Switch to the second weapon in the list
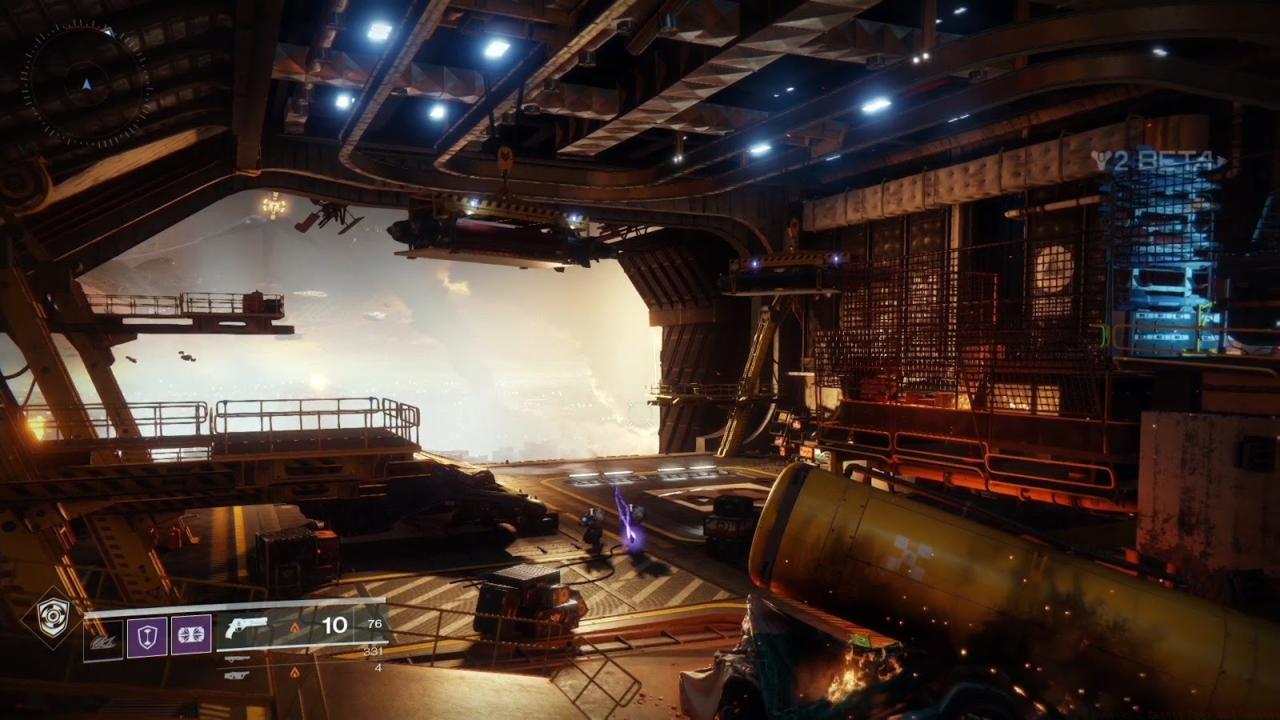1280x720 pixels. [x=238, y=659]
